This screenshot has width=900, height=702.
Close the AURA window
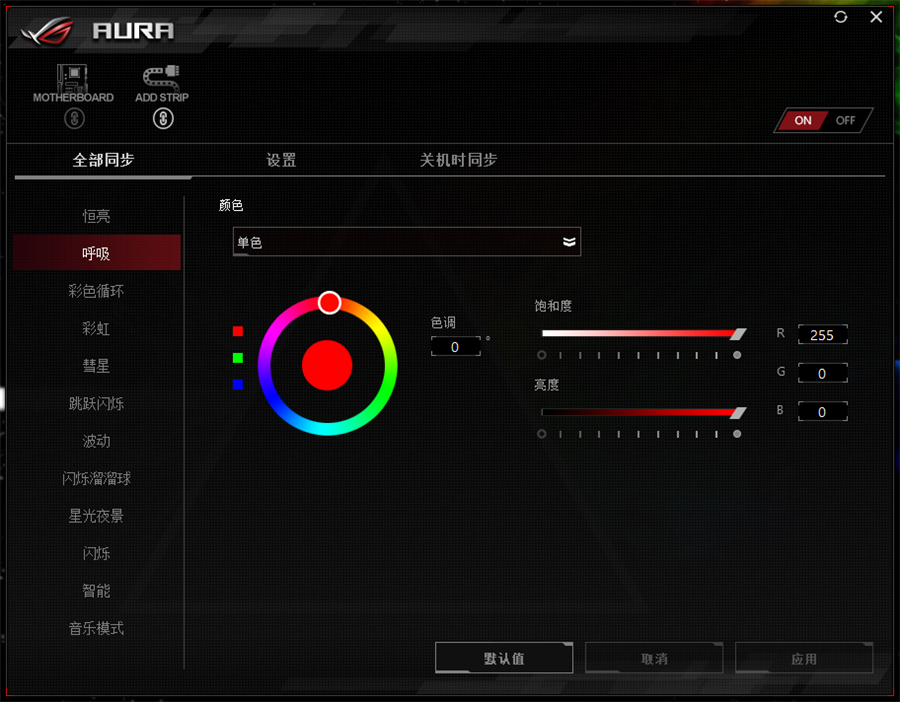[876, 17]
